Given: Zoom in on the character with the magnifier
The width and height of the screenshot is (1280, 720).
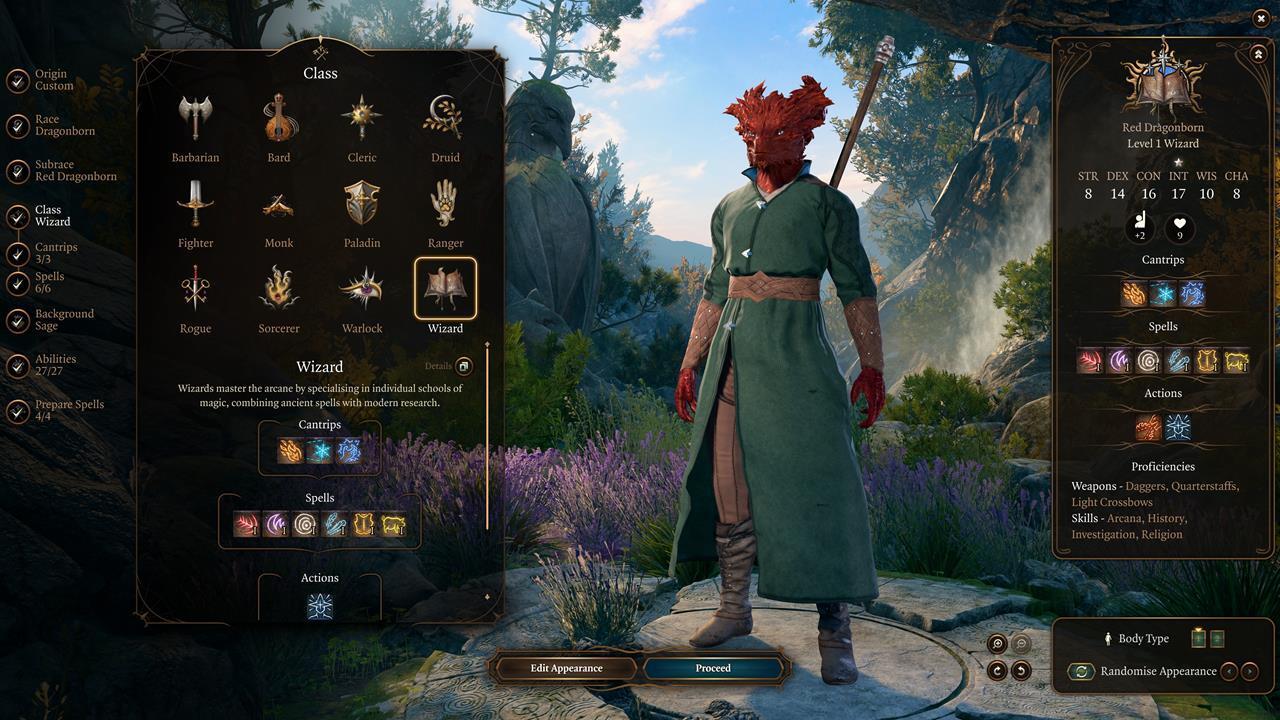Looking at the screenshot, I should (996, 643).
